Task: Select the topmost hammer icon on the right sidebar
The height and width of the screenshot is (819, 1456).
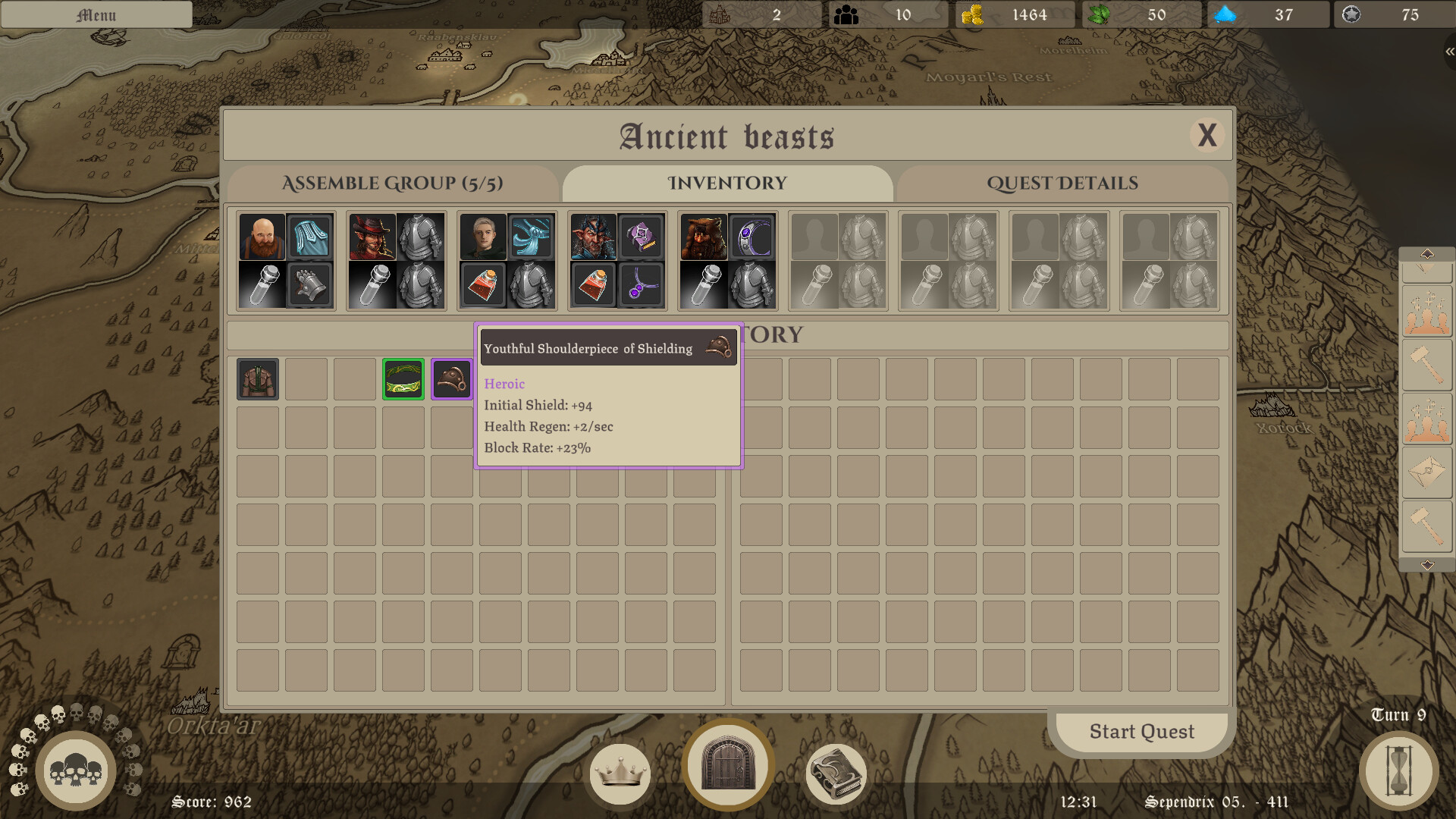Action: pos(1428,363)
